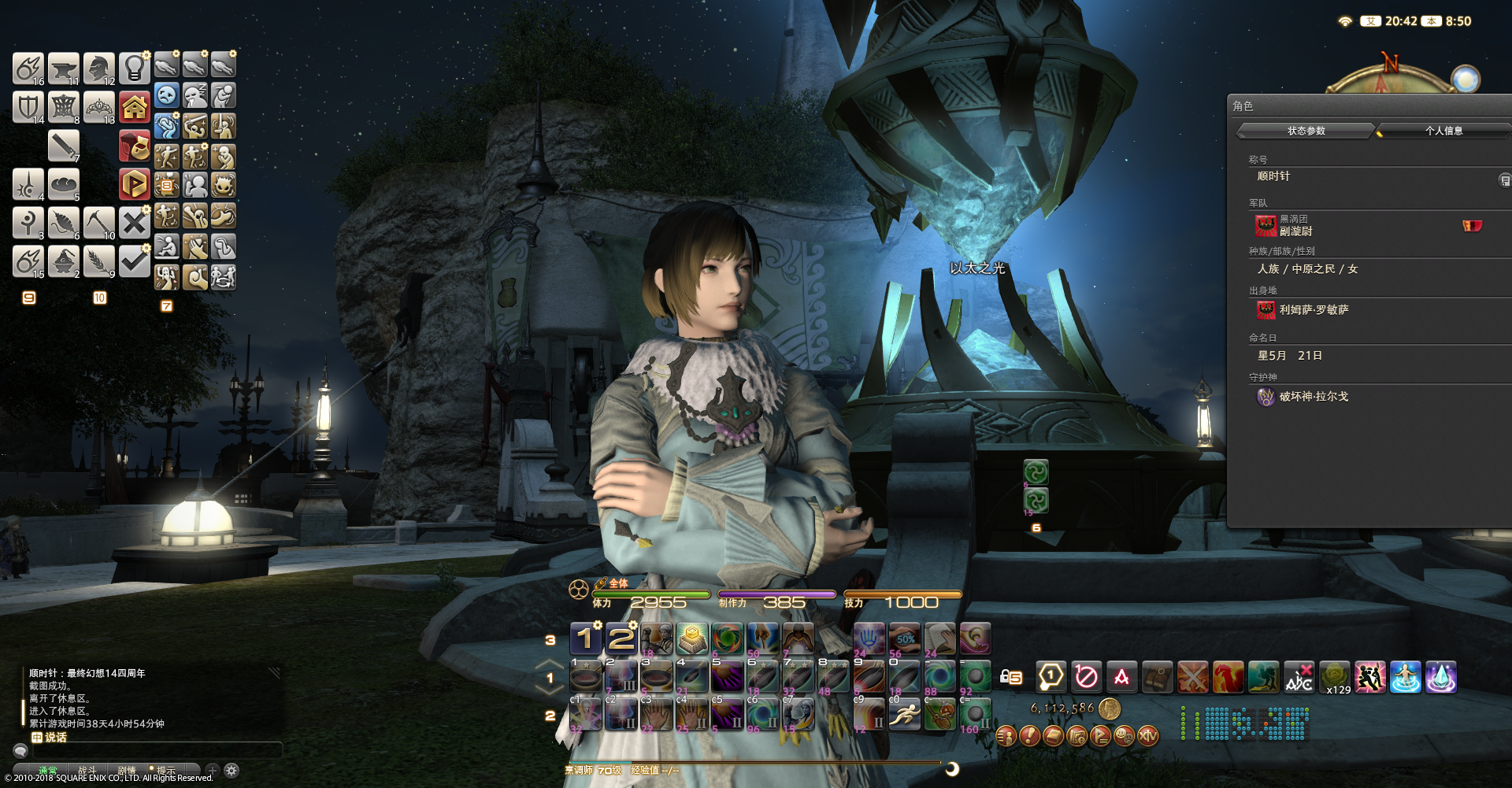Select the 全体 chat target toggle

(618, 584)
